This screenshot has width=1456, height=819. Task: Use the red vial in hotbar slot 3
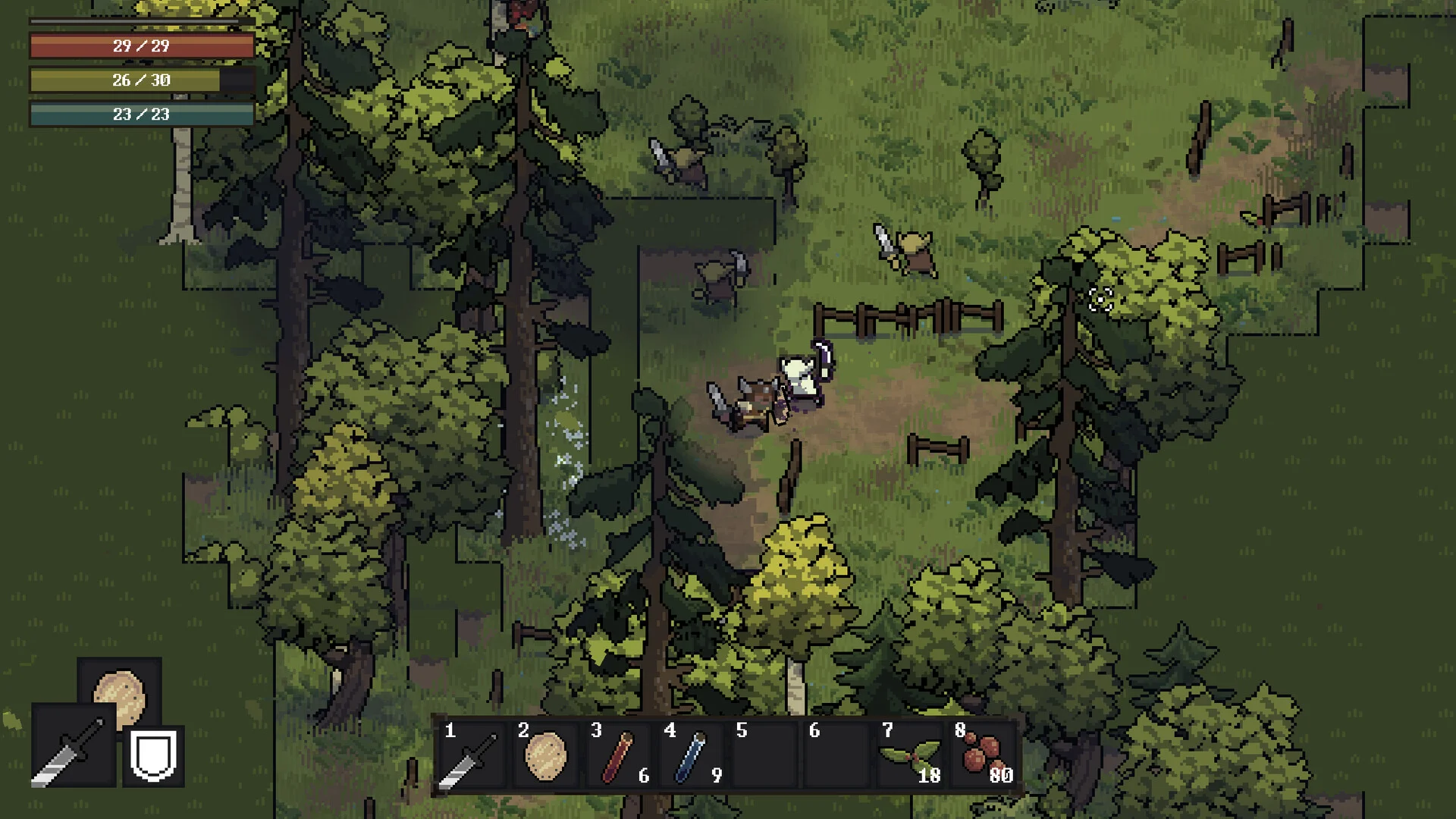pyautogui.click(x=617, y=756)
